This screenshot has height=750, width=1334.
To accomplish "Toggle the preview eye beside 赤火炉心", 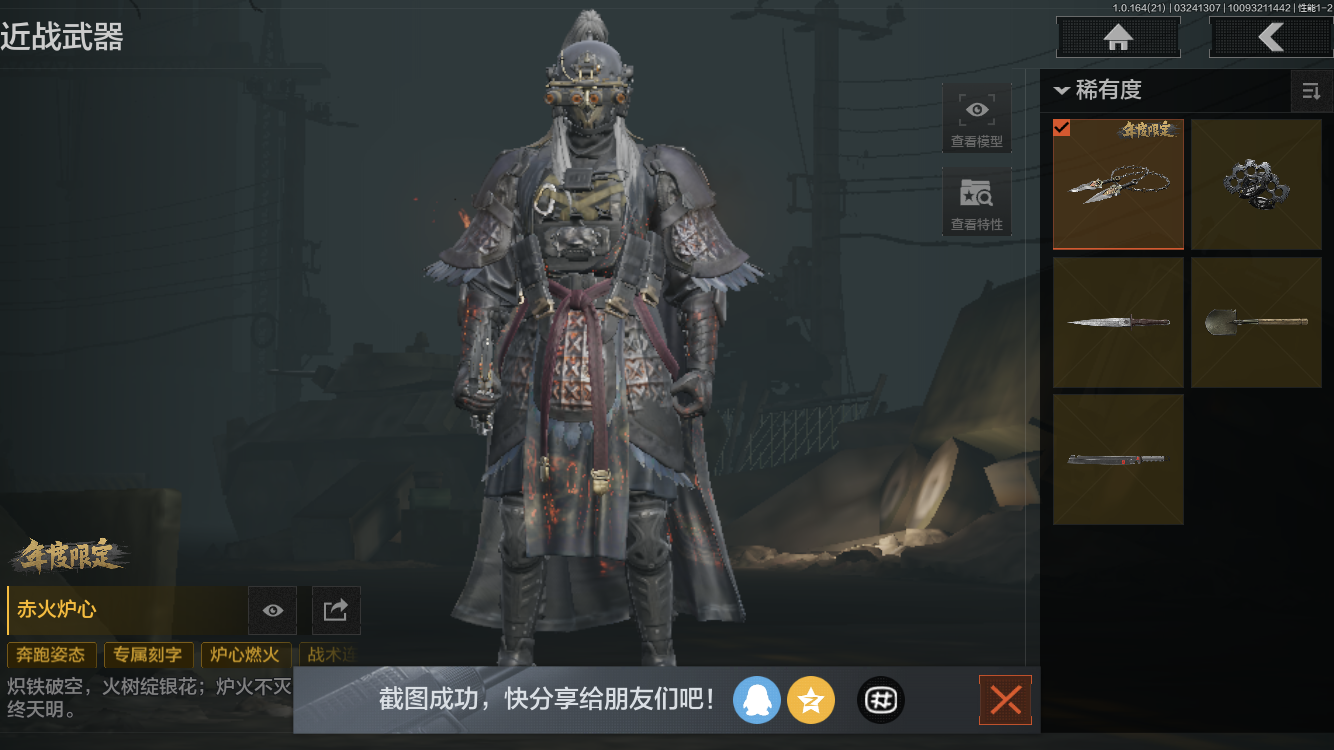I will (271, 611).
